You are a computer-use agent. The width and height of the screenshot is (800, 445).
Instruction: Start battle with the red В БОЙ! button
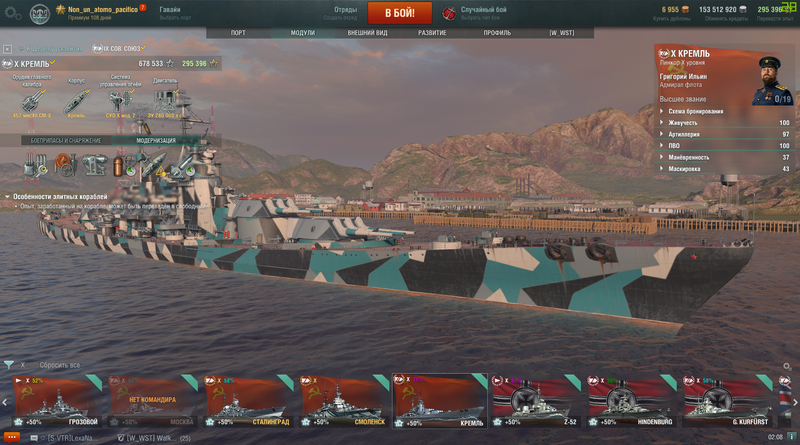(x=400, y=13)
